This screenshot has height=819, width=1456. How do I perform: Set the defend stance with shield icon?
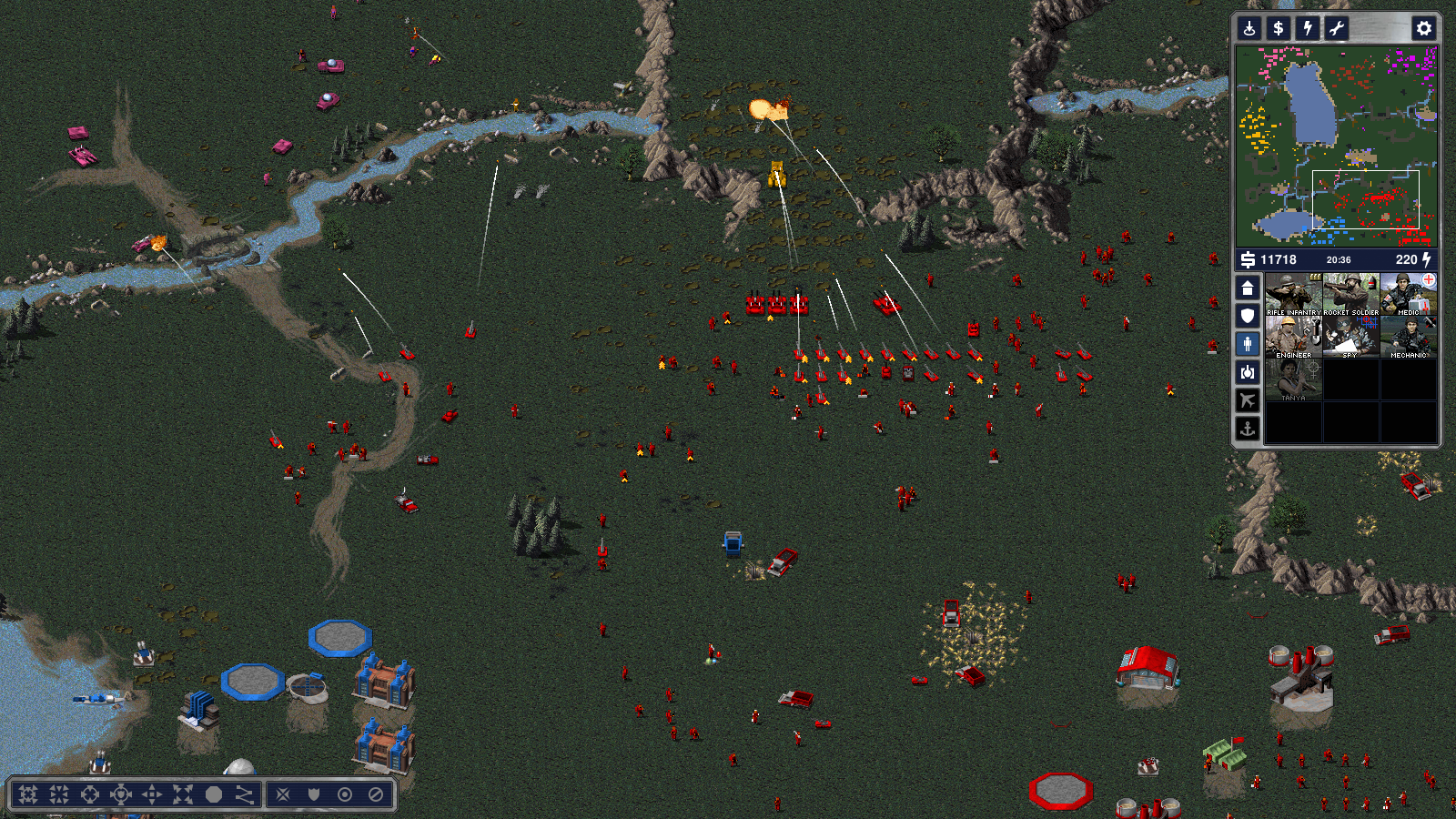314,794
